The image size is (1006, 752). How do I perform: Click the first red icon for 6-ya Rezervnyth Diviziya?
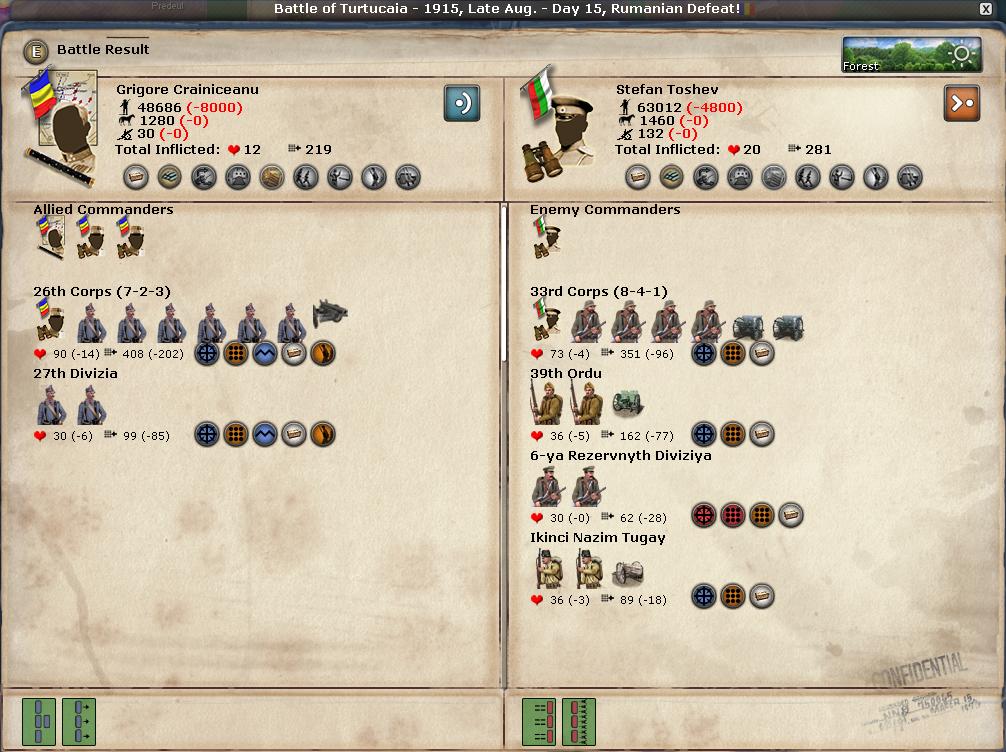coord(705,516)
